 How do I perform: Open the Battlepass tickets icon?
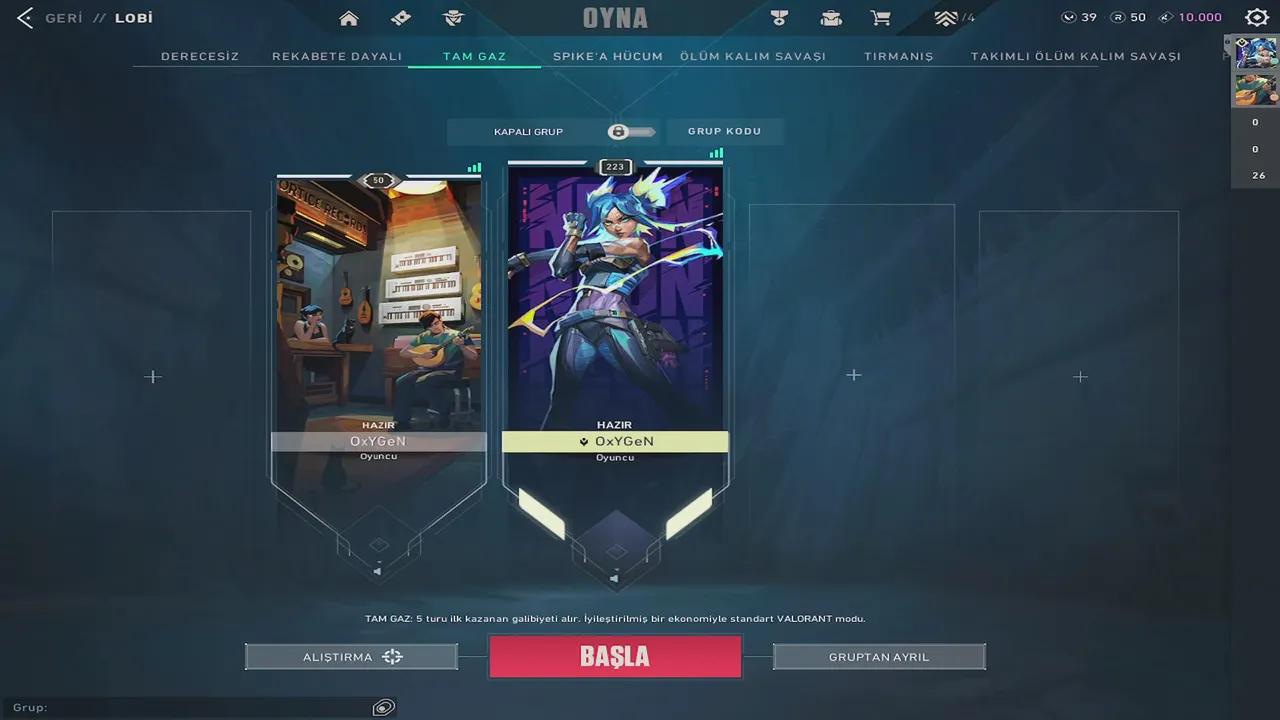click(400, 18)
